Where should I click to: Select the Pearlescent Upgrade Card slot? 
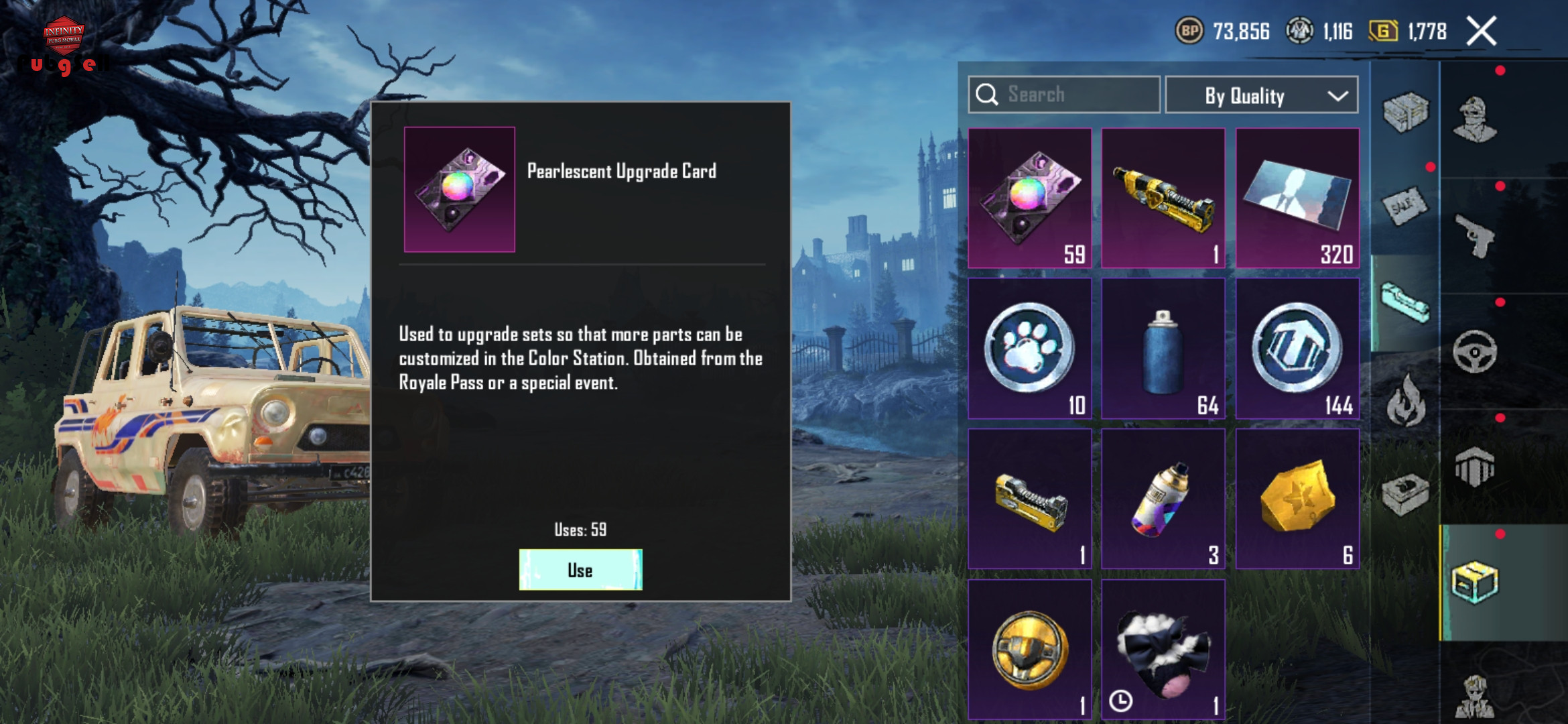coord(1029,198)
